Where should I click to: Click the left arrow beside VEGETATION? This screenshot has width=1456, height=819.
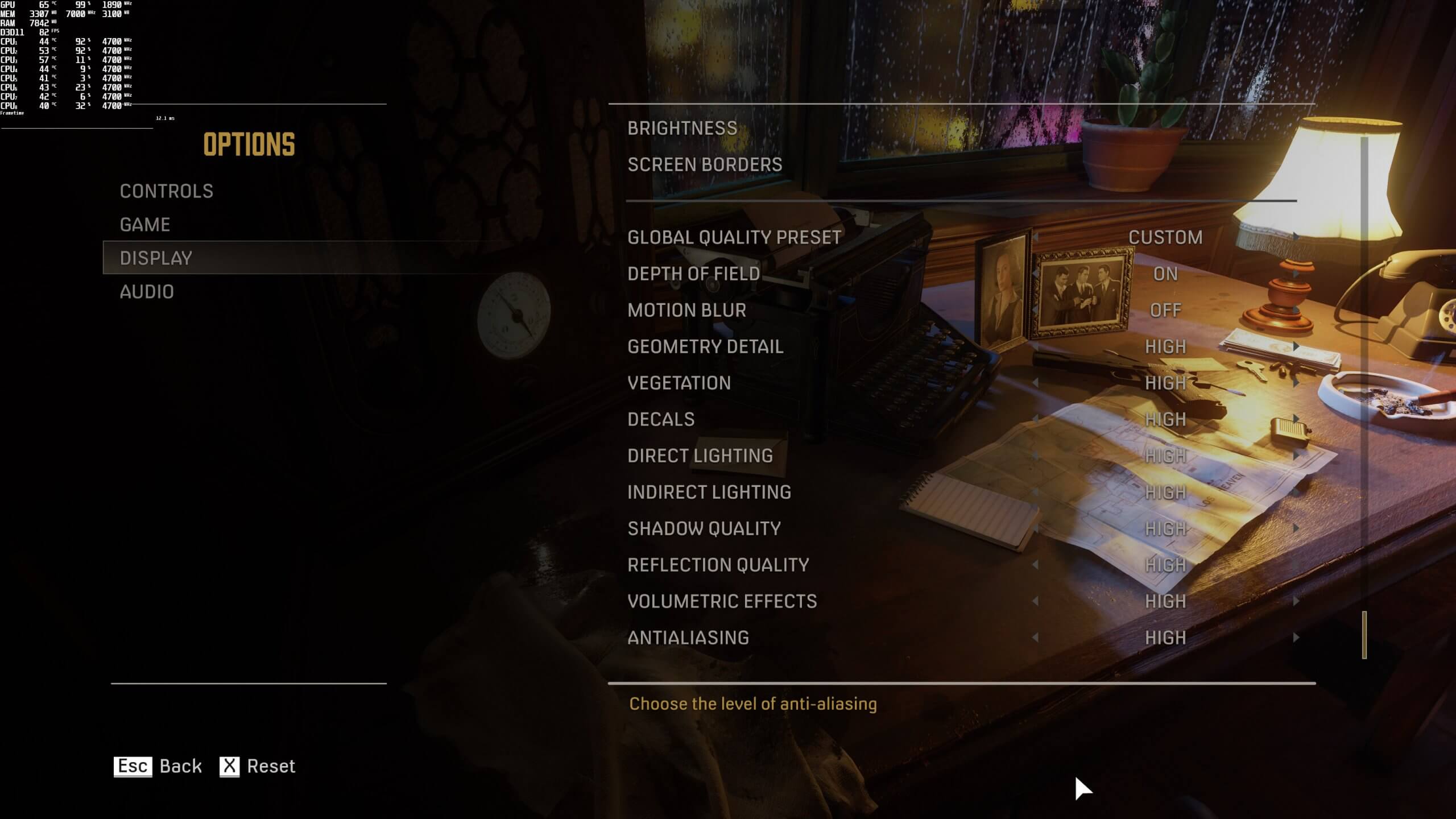click(1035, 383)
